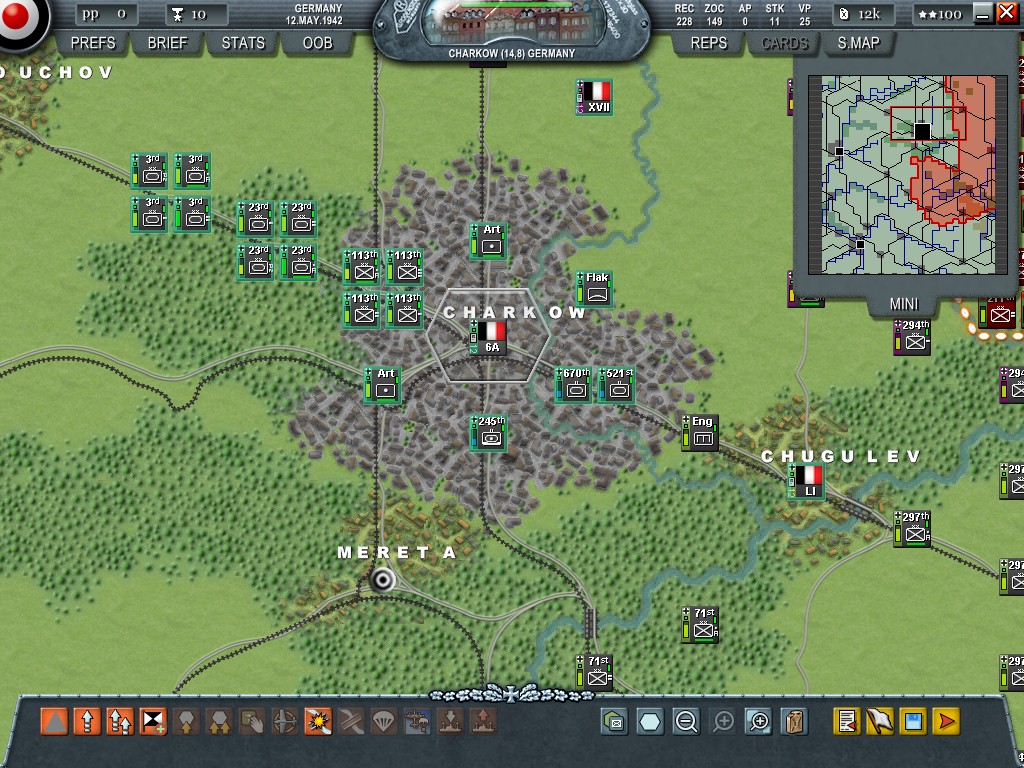The image size is (1024, 768).
Task: Open the REPS reports tab
Action: [x=708, y=43]
